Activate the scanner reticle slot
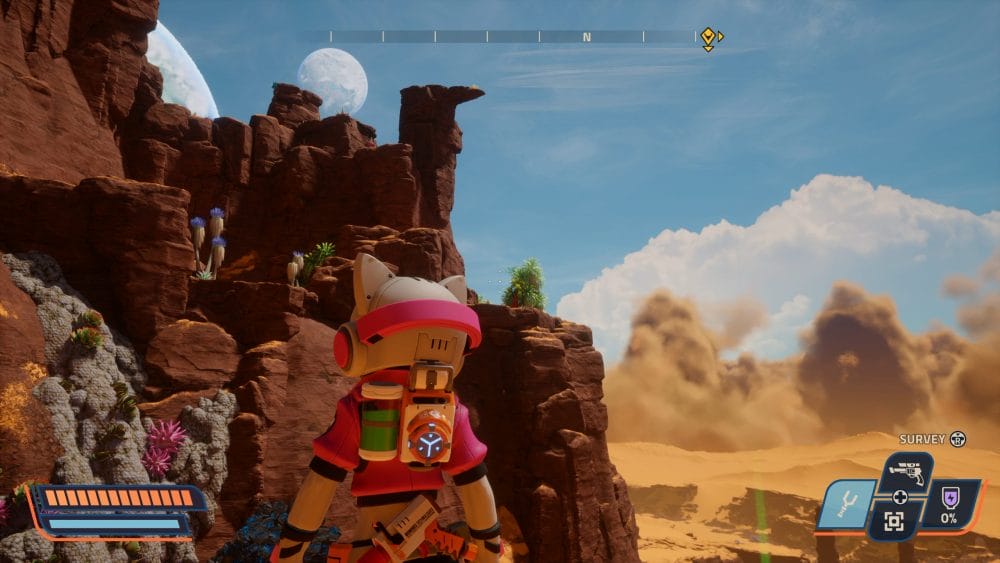 [x=894, y=521]
